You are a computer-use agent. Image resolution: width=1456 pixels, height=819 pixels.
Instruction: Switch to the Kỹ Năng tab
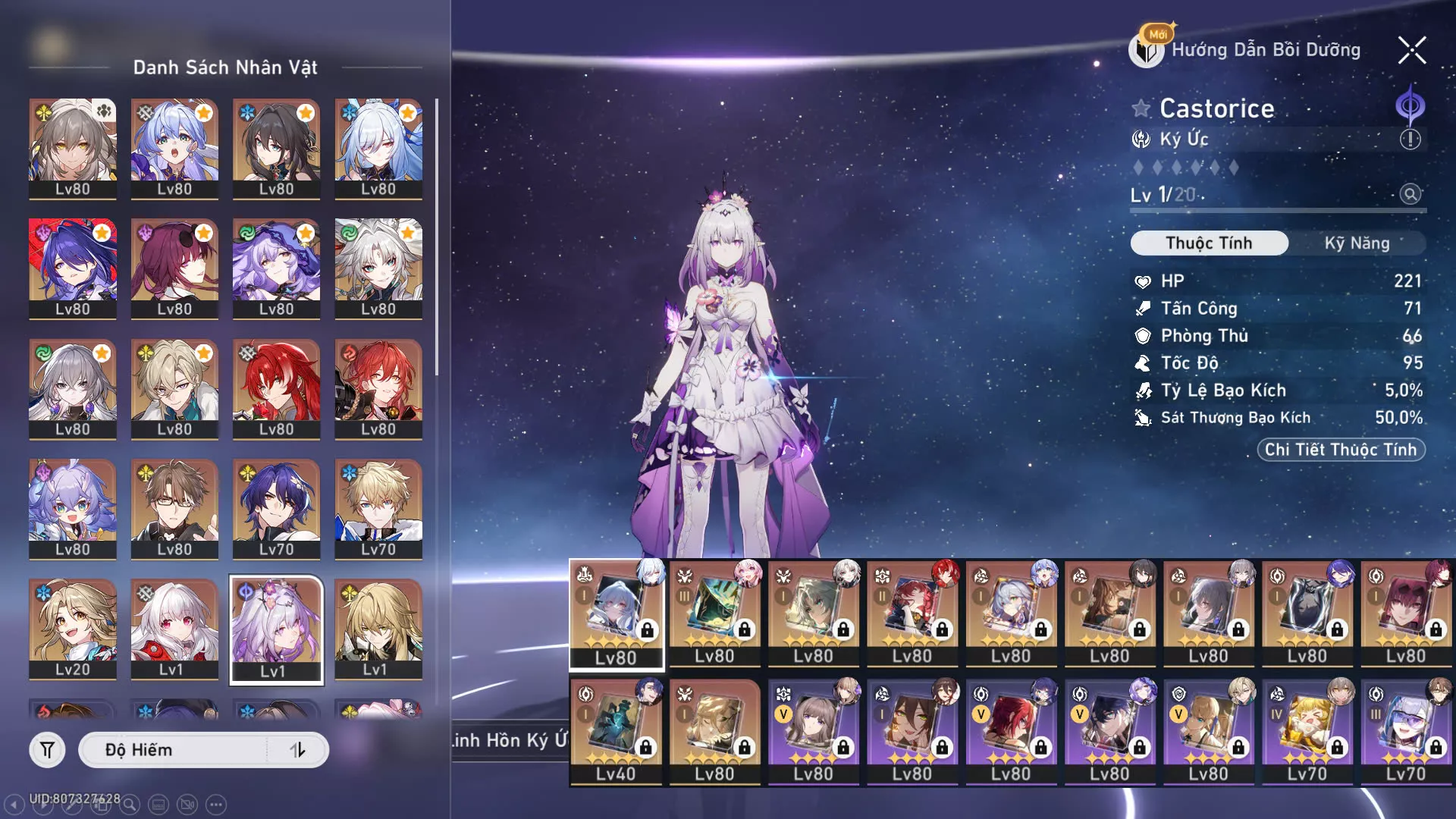tap(1357, 243)
